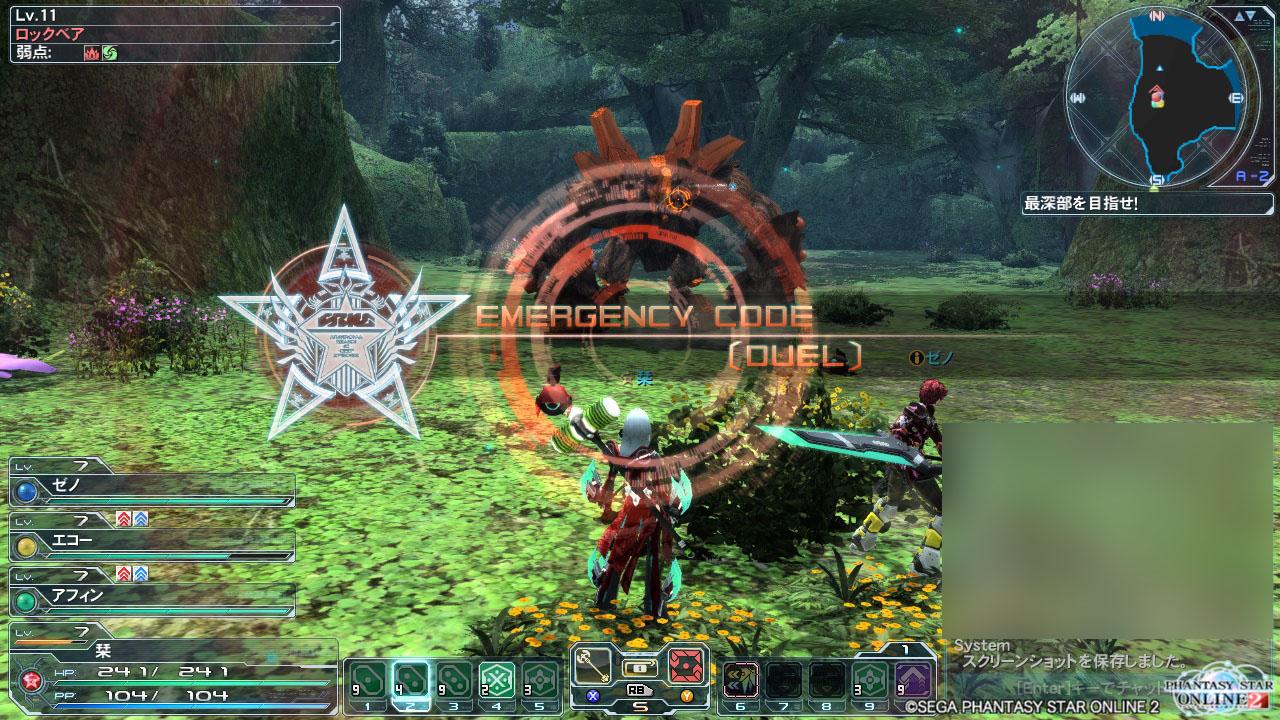1280x720 pixels.
Task: Activate the purple chevron hotbar slot
Action: click(x=913, y=680)
